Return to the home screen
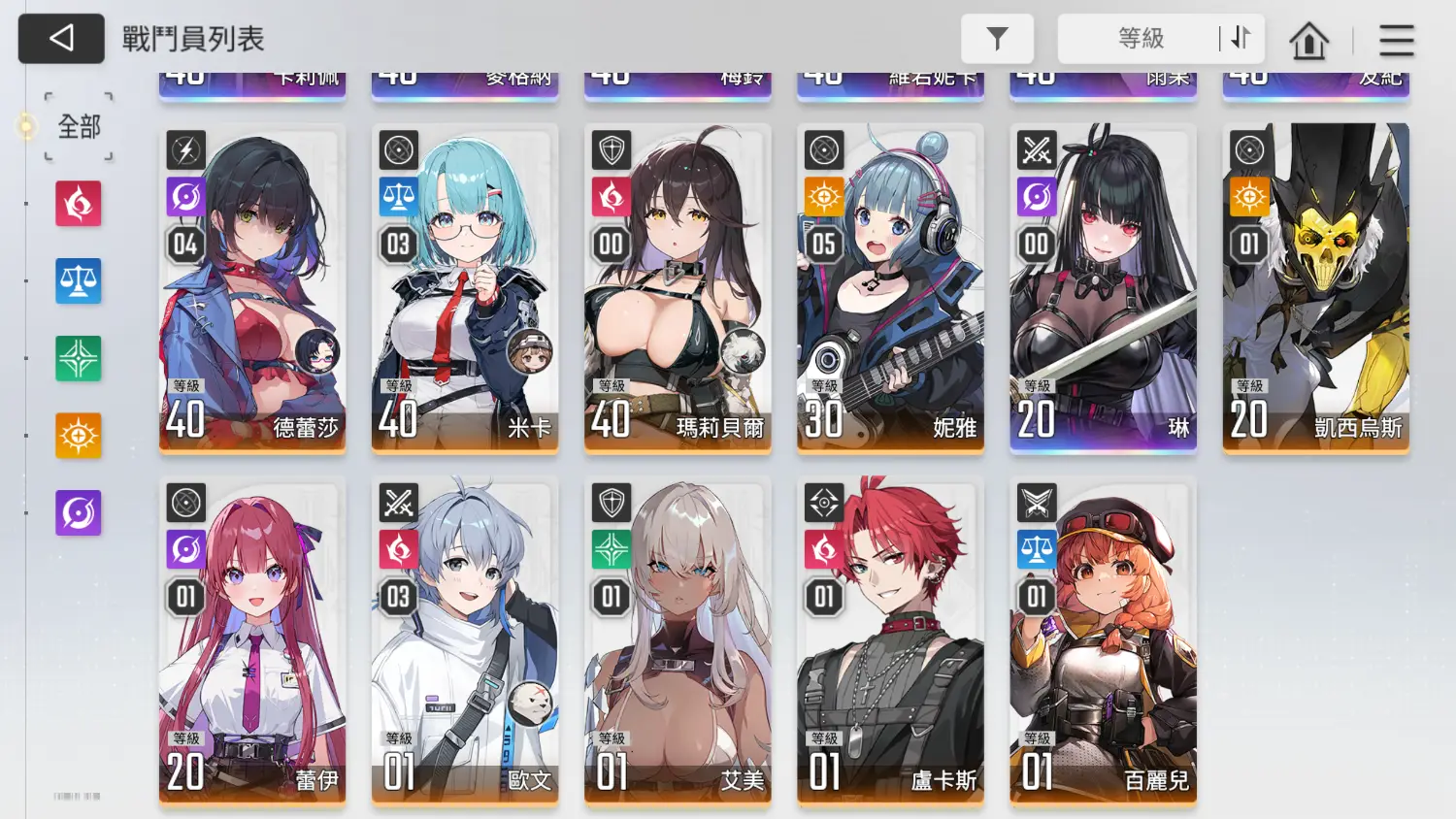Image resolution: width=1456 pixels, height=819 pixels. pos(1308,41)
